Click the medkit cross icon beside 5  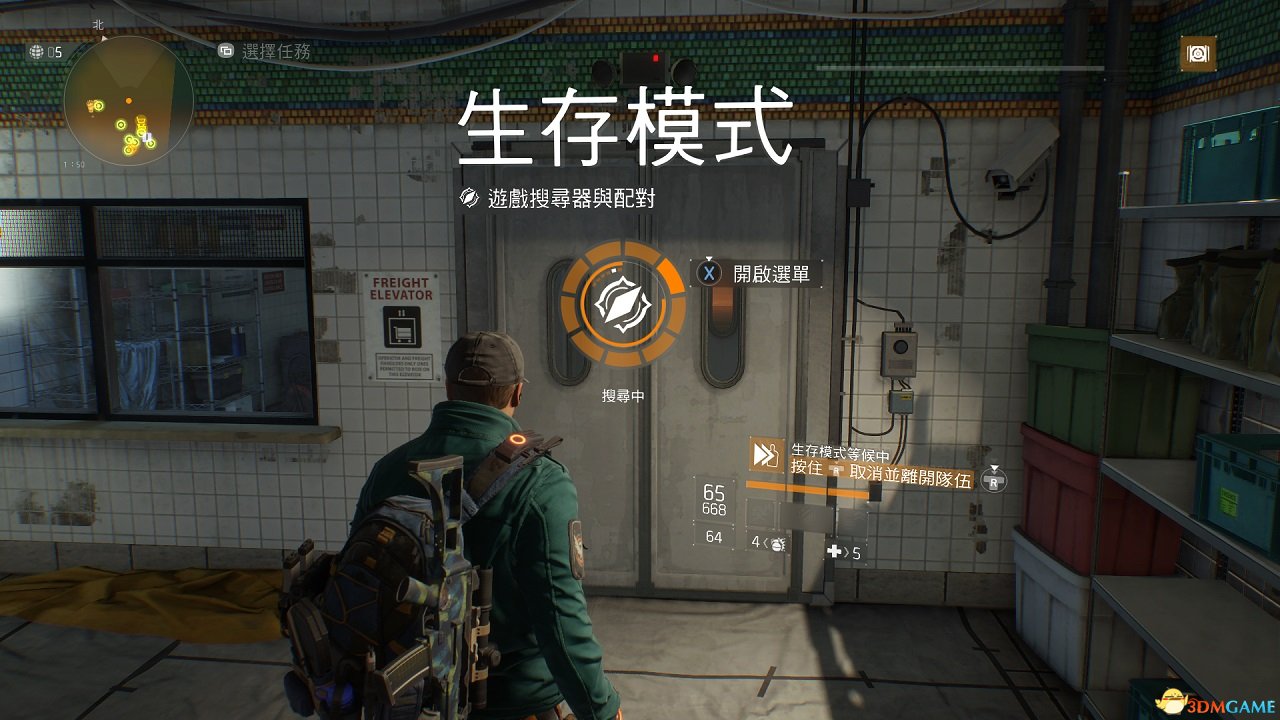[832, 551]
